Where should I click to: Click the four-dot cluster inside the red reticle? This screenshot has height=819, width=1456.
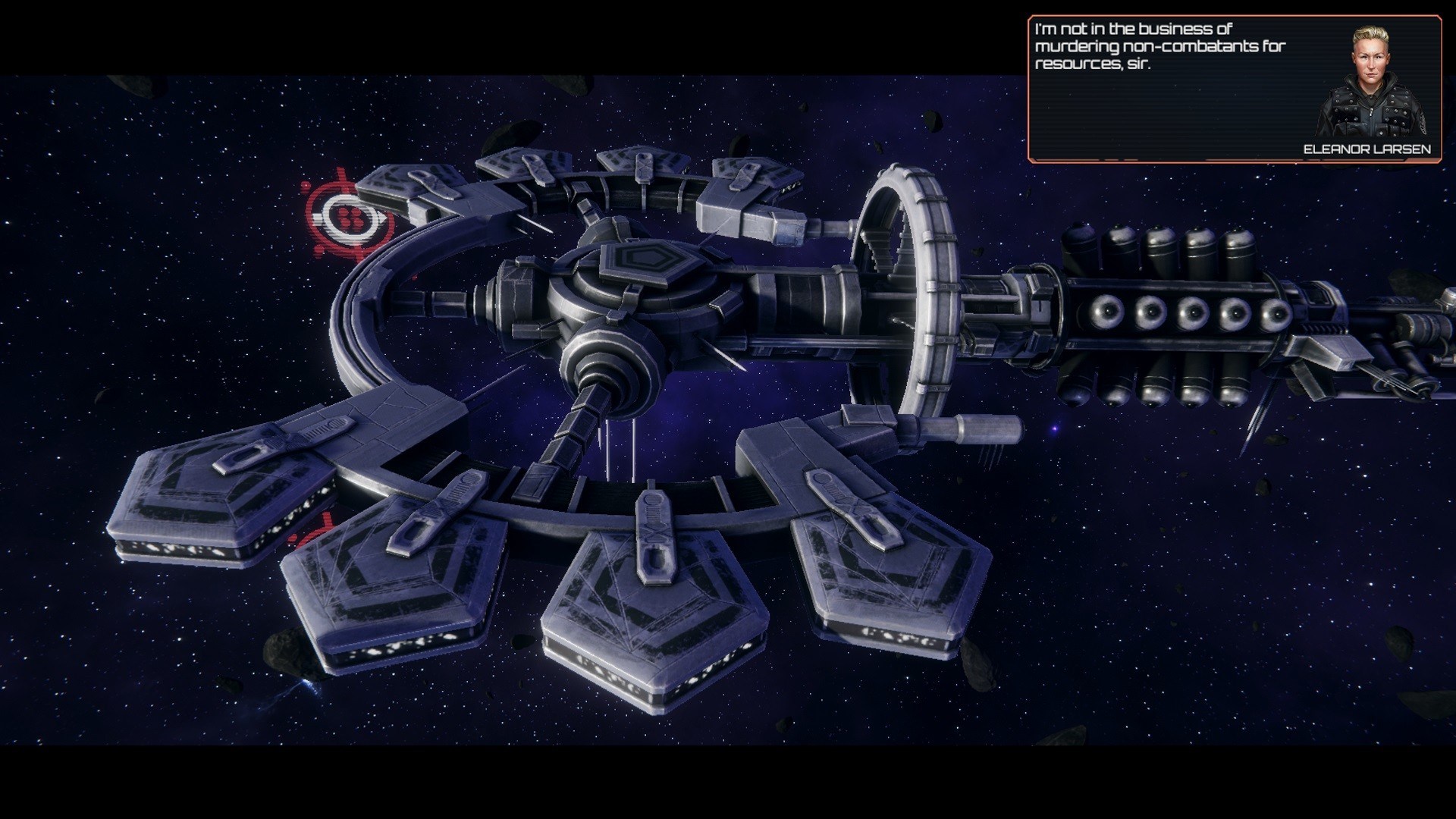pyautogui.click(x=351, y=218)
